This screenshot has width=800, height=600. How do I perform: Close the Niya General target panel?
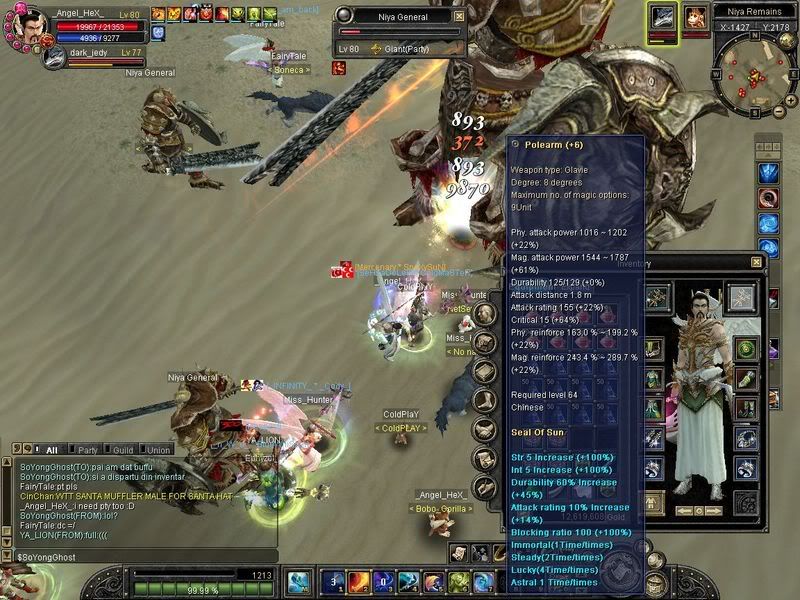tap(459, 17)
